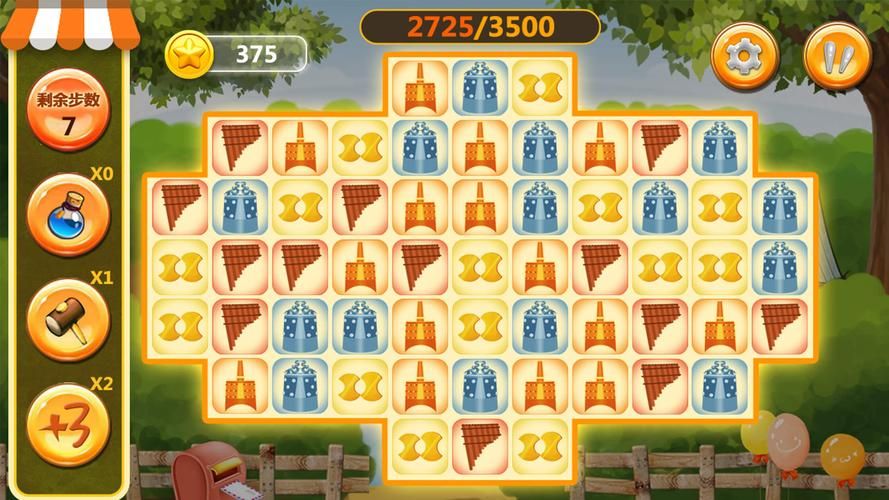Open the gear settings menu
The image size is (889, 500).
(x=744, y=56)
